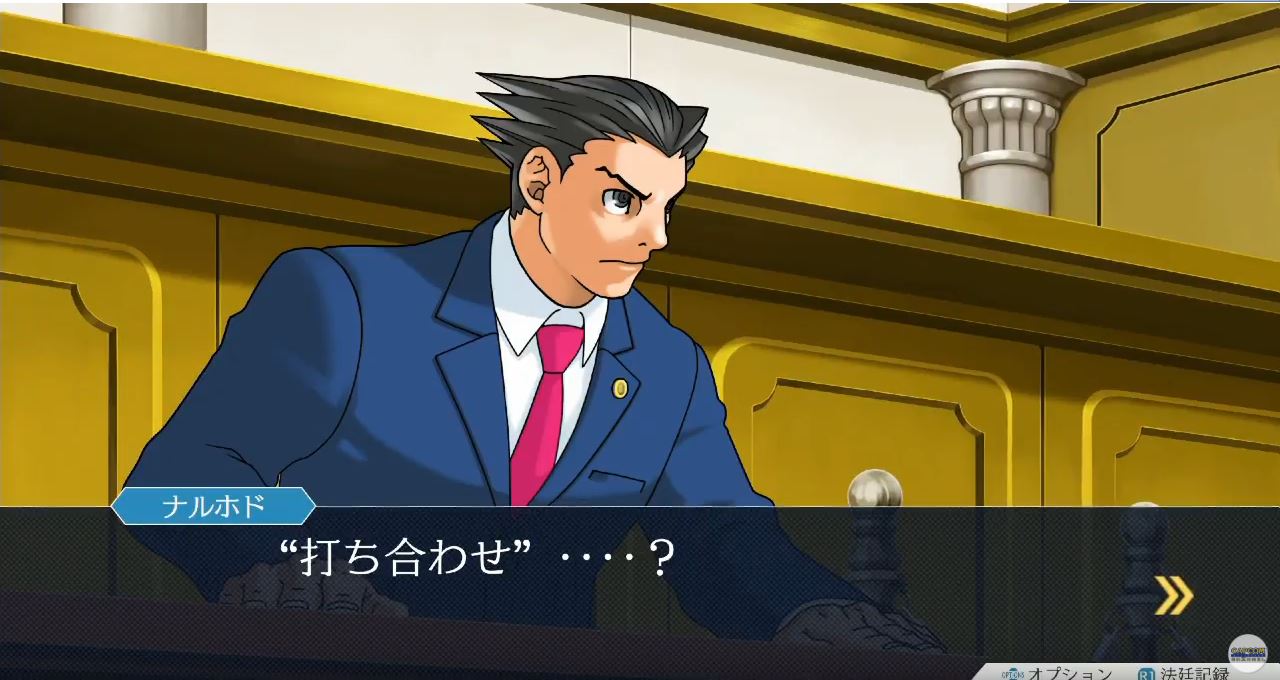
Task: Advance the dialogue with the yellow double-arrow
Action: pos(1174,595)
